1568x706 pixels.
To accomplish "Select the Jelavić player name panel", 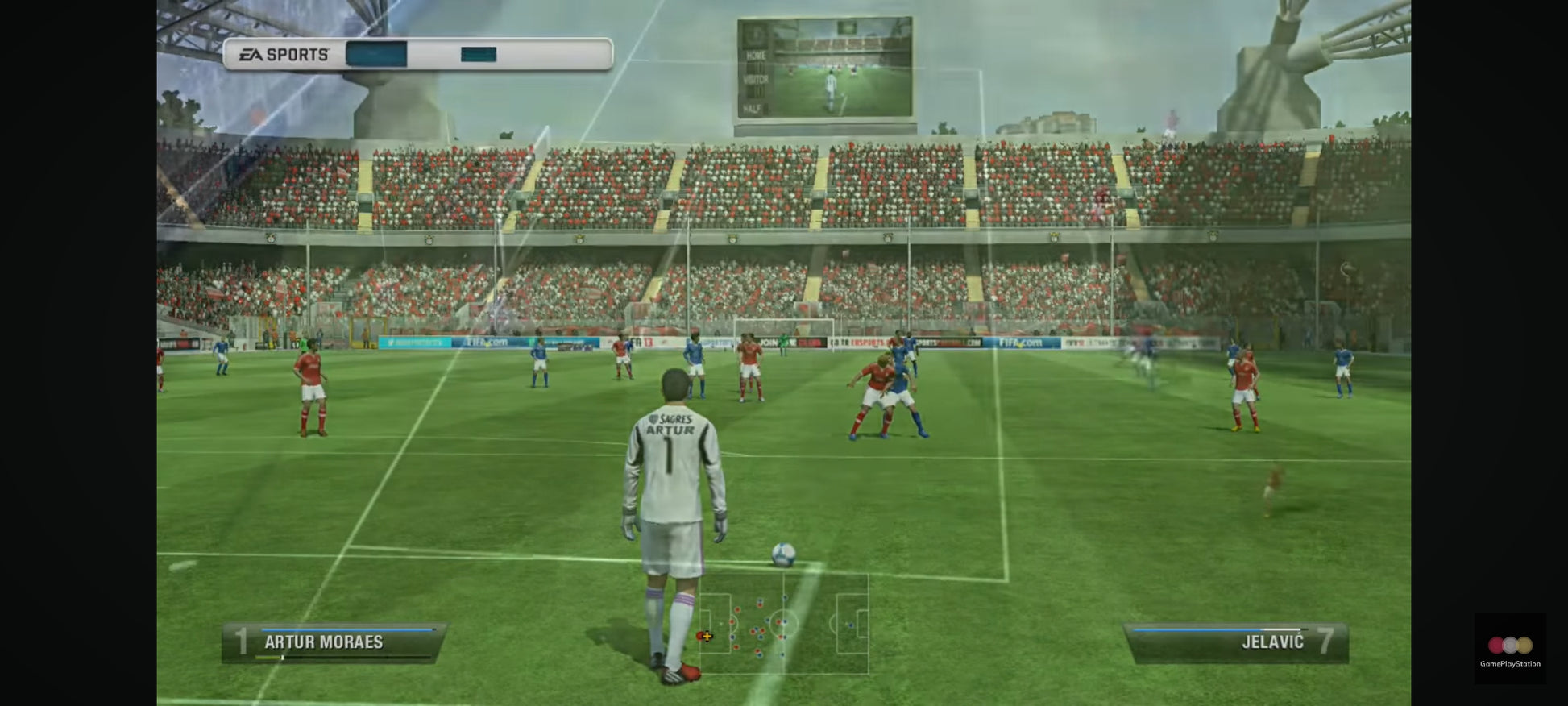I will click(x=1236, y=642).
